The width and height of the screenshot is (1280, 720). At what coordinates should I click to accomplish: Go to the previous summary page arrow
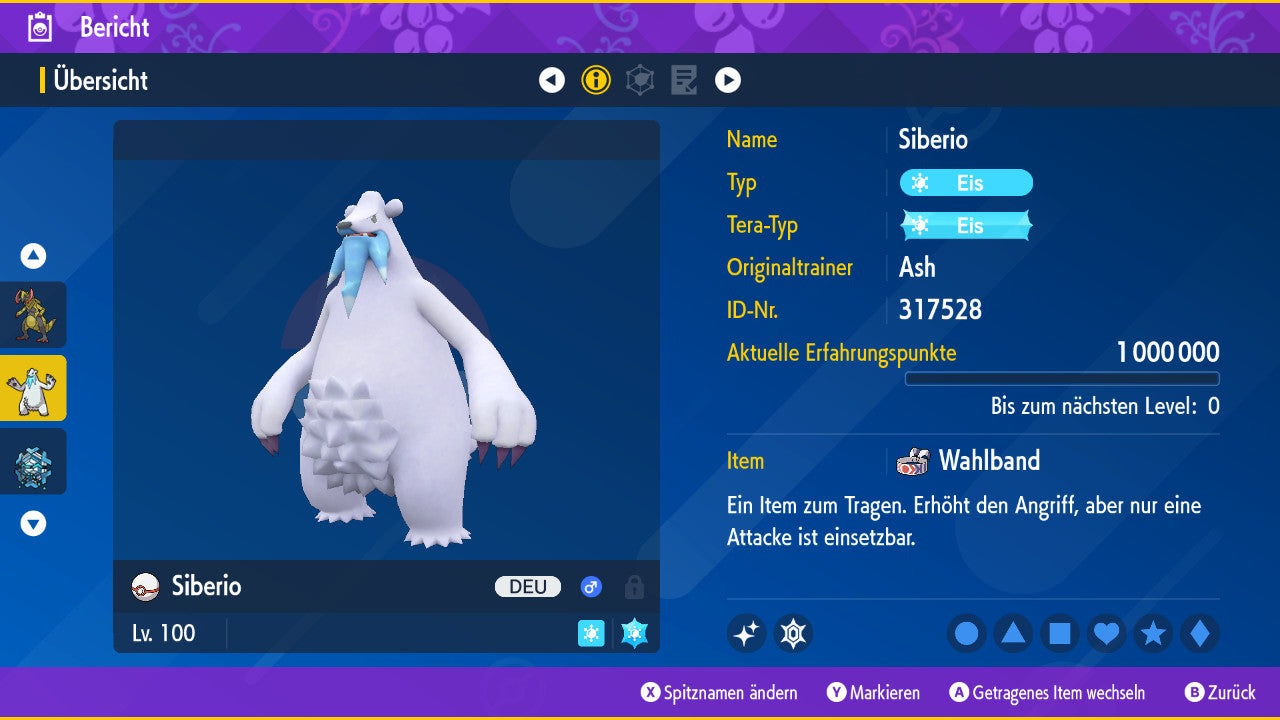(552, 80)
